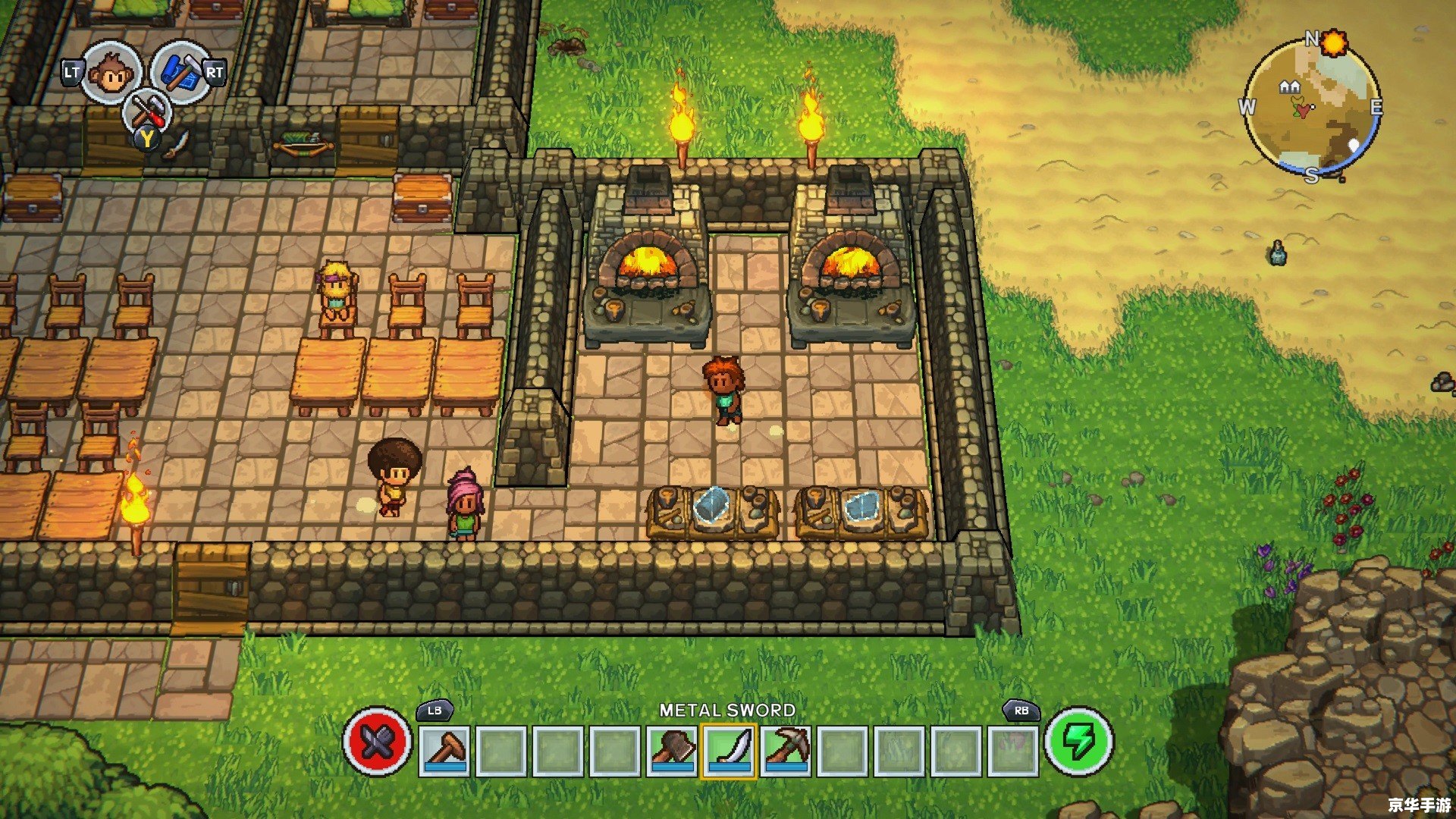This screenshot has height=819, width=1456.
Task: Select the Metal Sword hotbar slot
Action: (729, 750)
